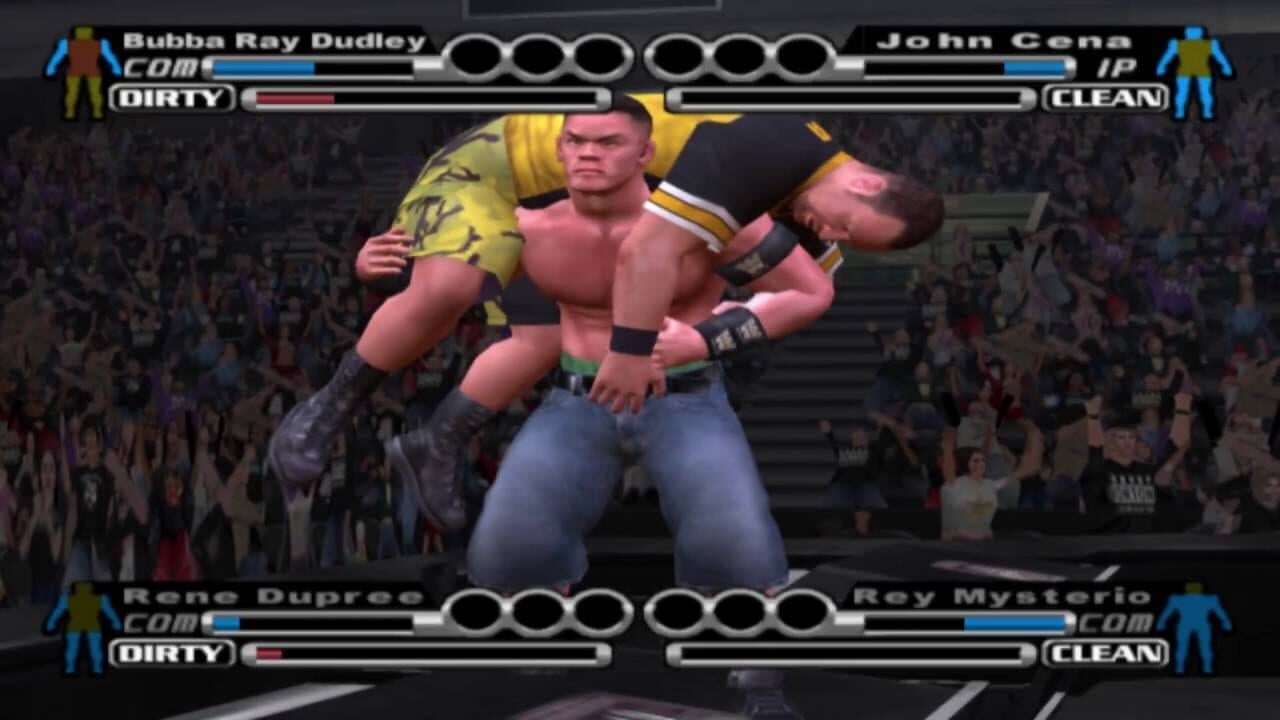Toggle Bubba Ray Dudley's DIRTY indicator

tap(175, 98)
